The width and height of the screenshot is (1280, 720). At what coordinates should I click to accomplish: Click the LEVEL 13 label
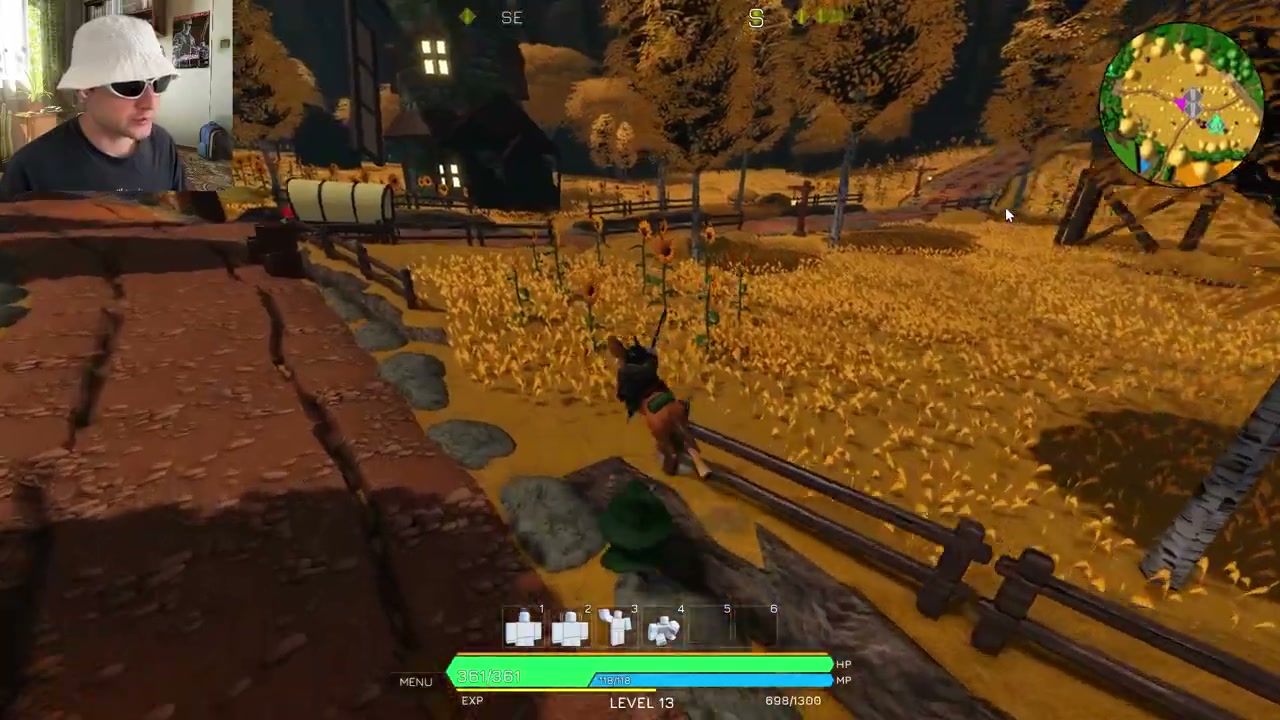click(641, 702)
